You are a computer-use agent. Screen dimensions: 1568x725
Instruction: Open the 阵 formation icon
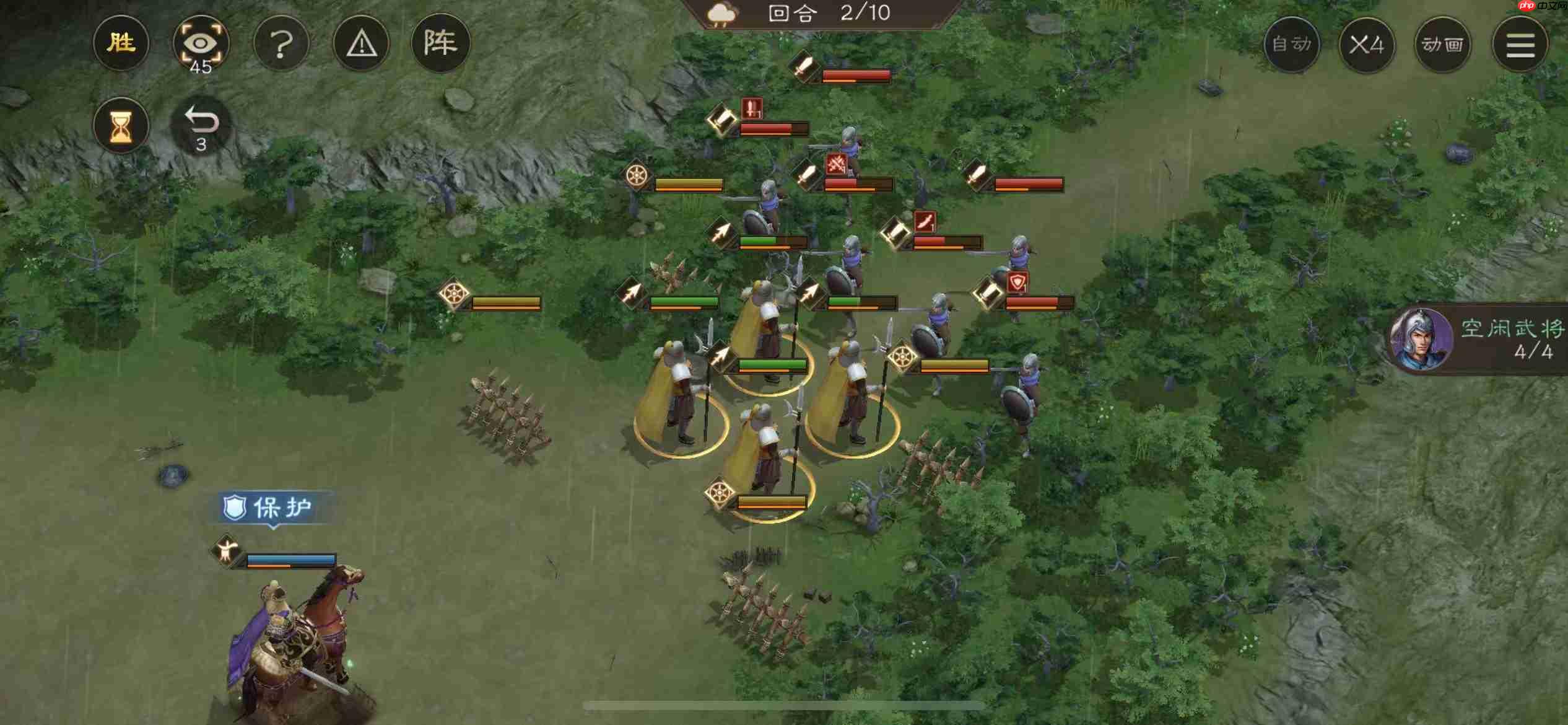tap(442, 42)
